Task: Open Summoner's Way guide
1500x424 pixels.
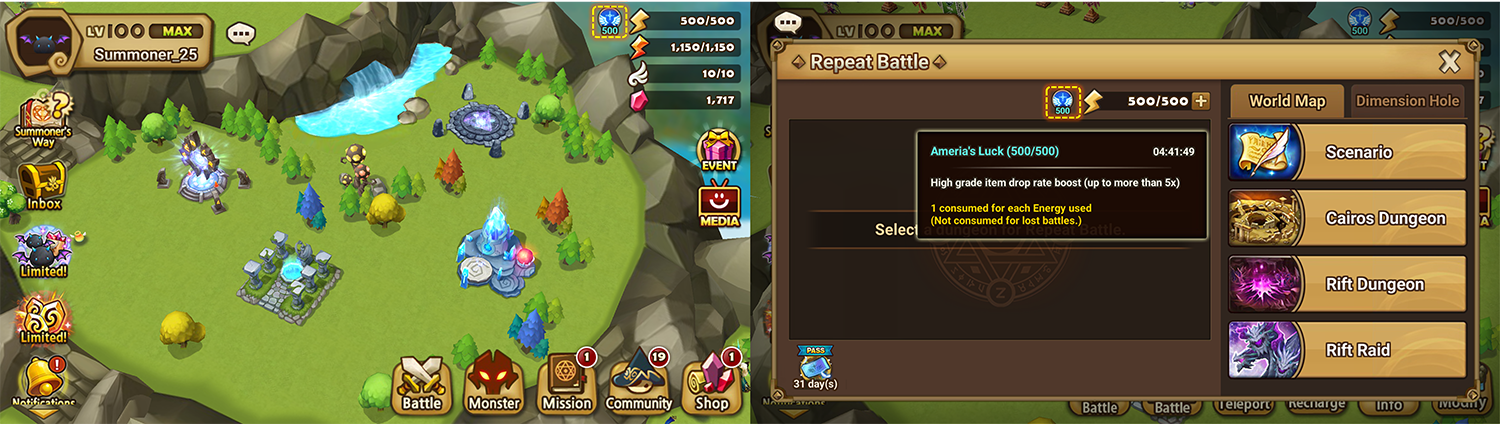Action: click(x=43, y=118)
